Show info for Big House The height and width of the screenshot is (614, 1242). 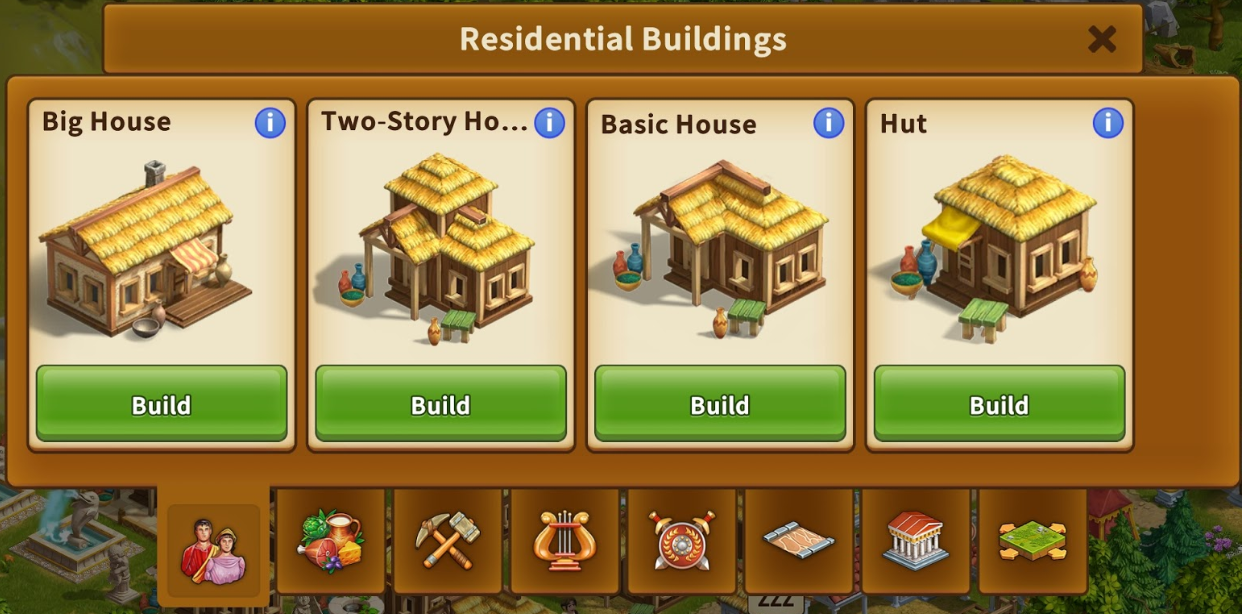click(x=270, y=123)
